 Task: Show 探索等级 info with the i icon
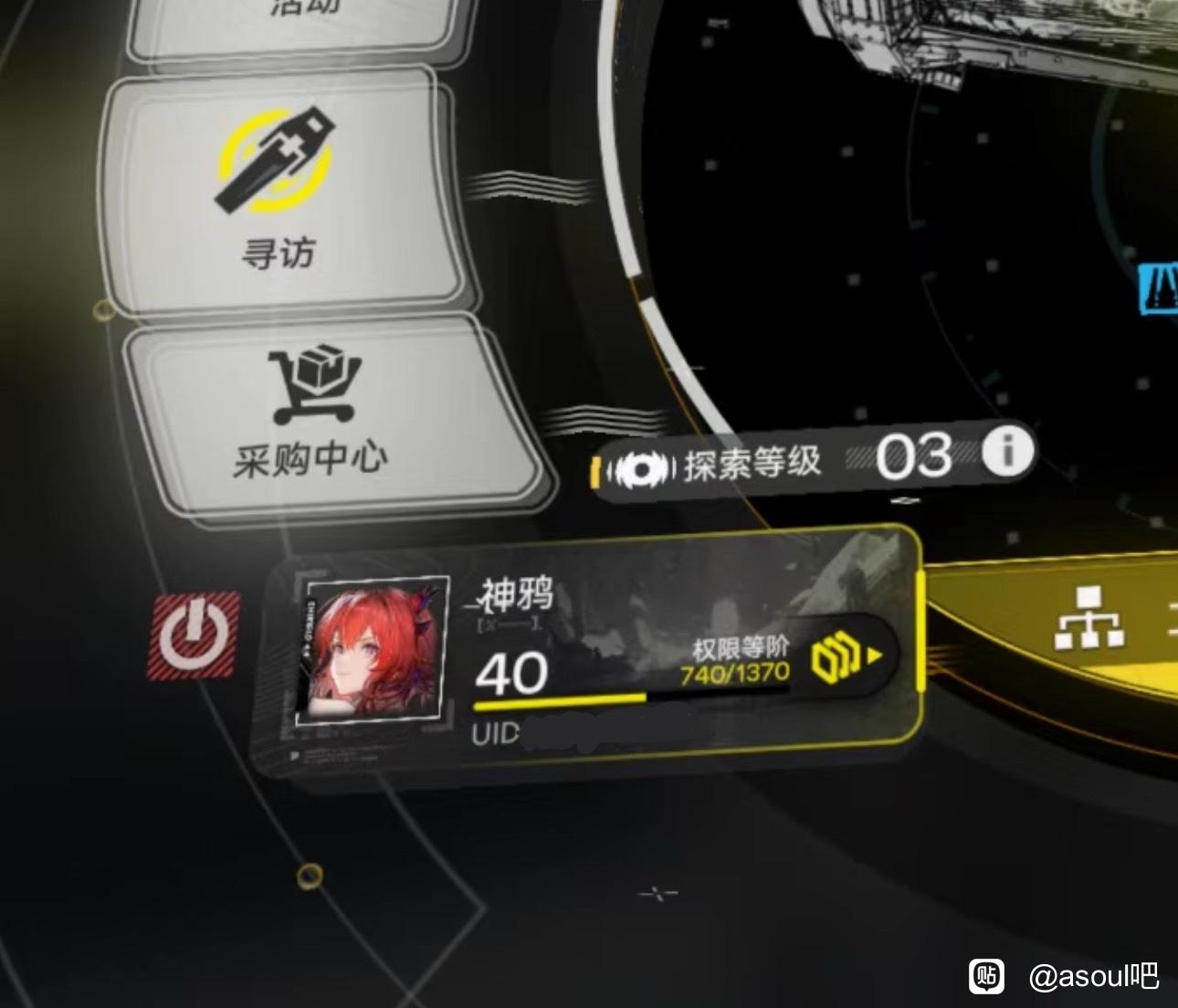[x=1007, y=451]
